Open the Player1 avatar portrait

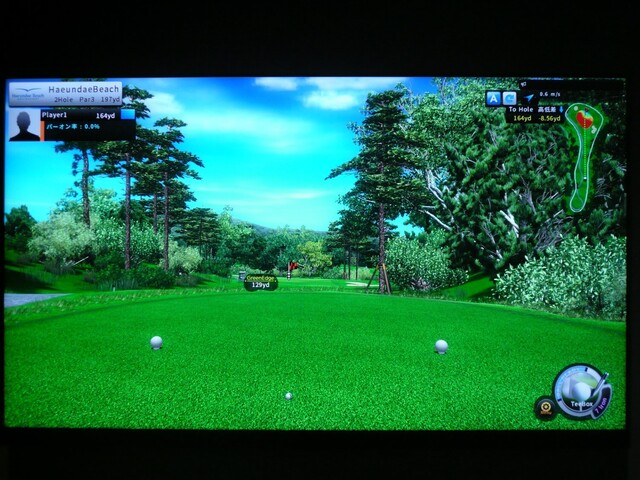click(24, 125)
